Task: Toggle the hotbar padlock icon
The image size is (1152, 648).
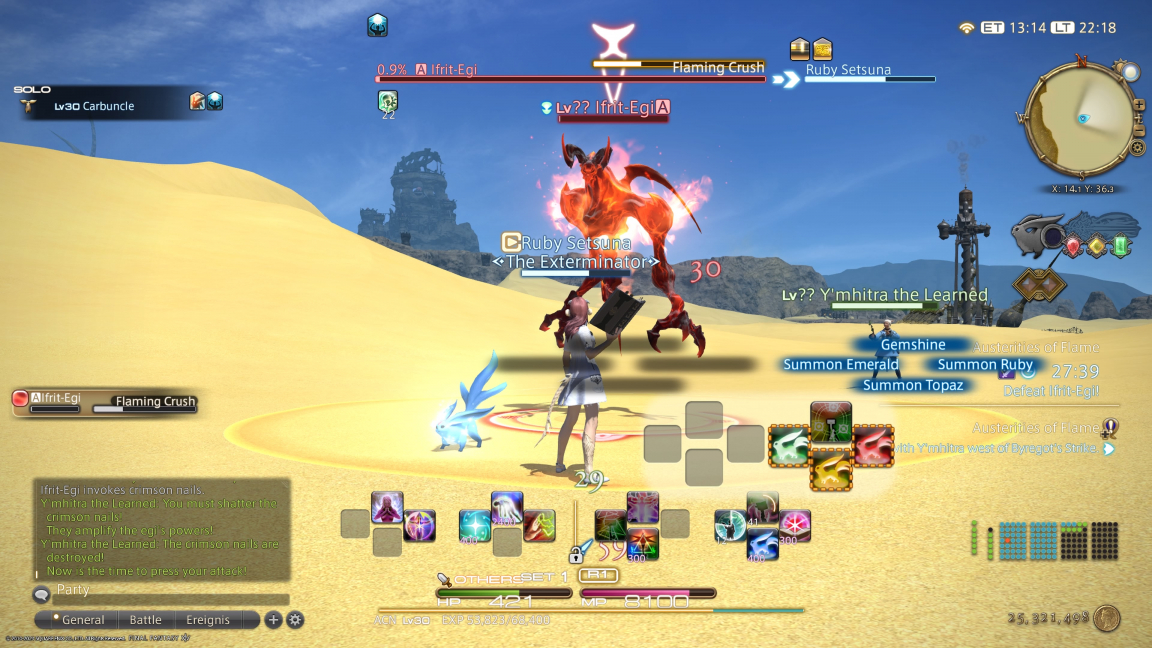Action: click(x=576, y=554)
